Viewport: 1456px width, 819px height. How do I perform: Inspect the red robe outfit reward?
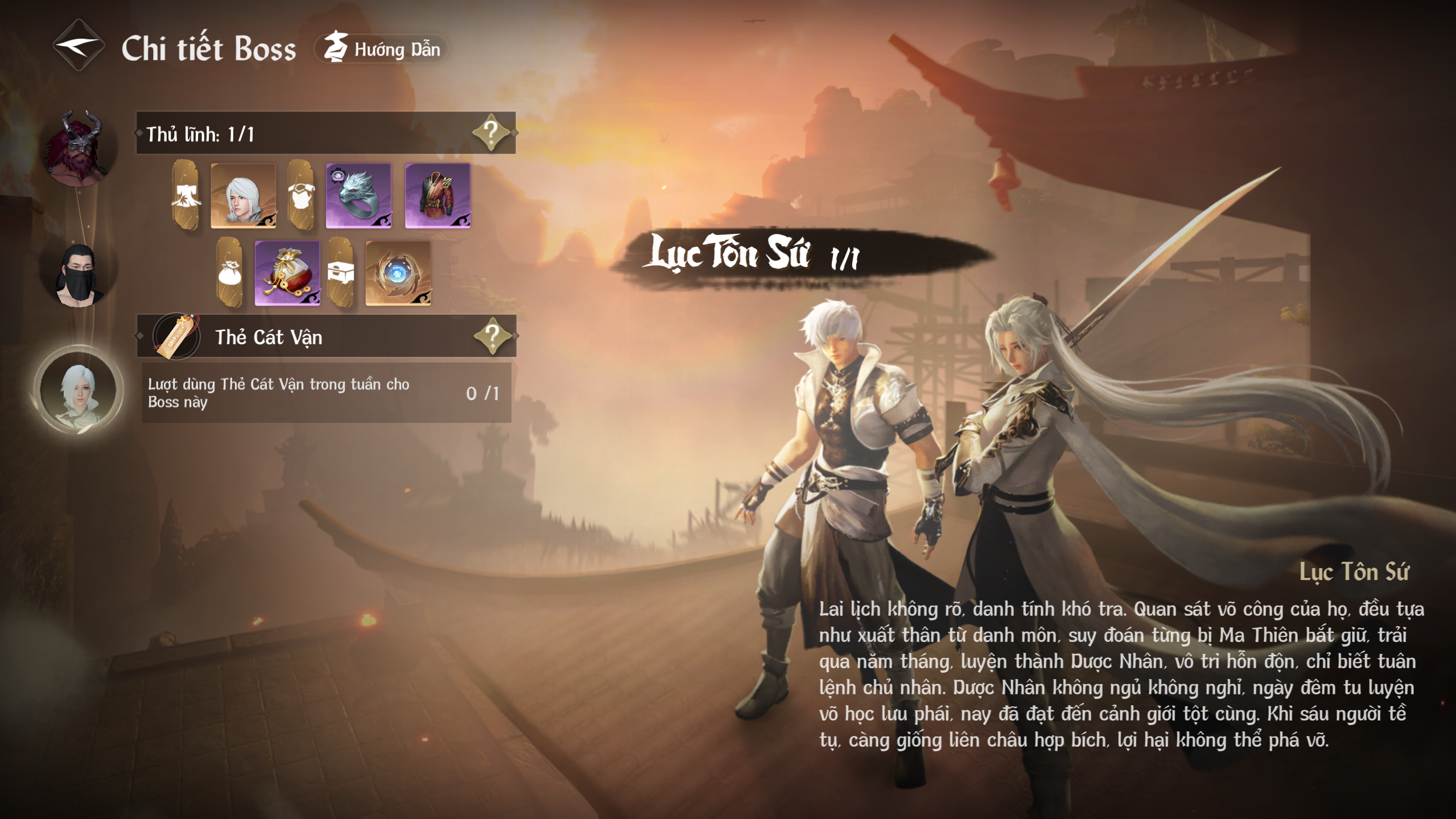(438, 196)
